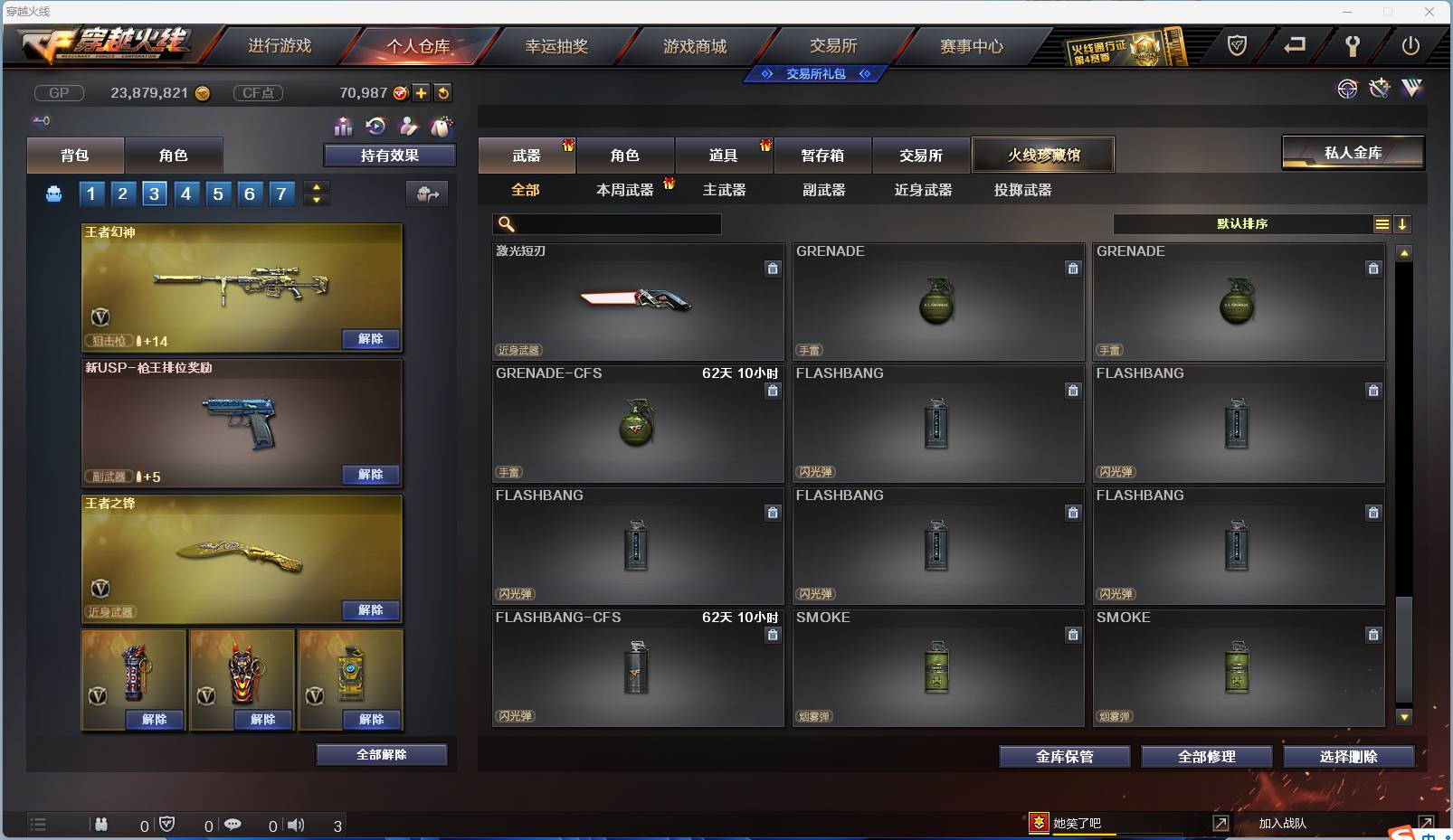Screen dimensions: 1453x840
Task: Click the V emblem icon at top right
Action: 1410,88
